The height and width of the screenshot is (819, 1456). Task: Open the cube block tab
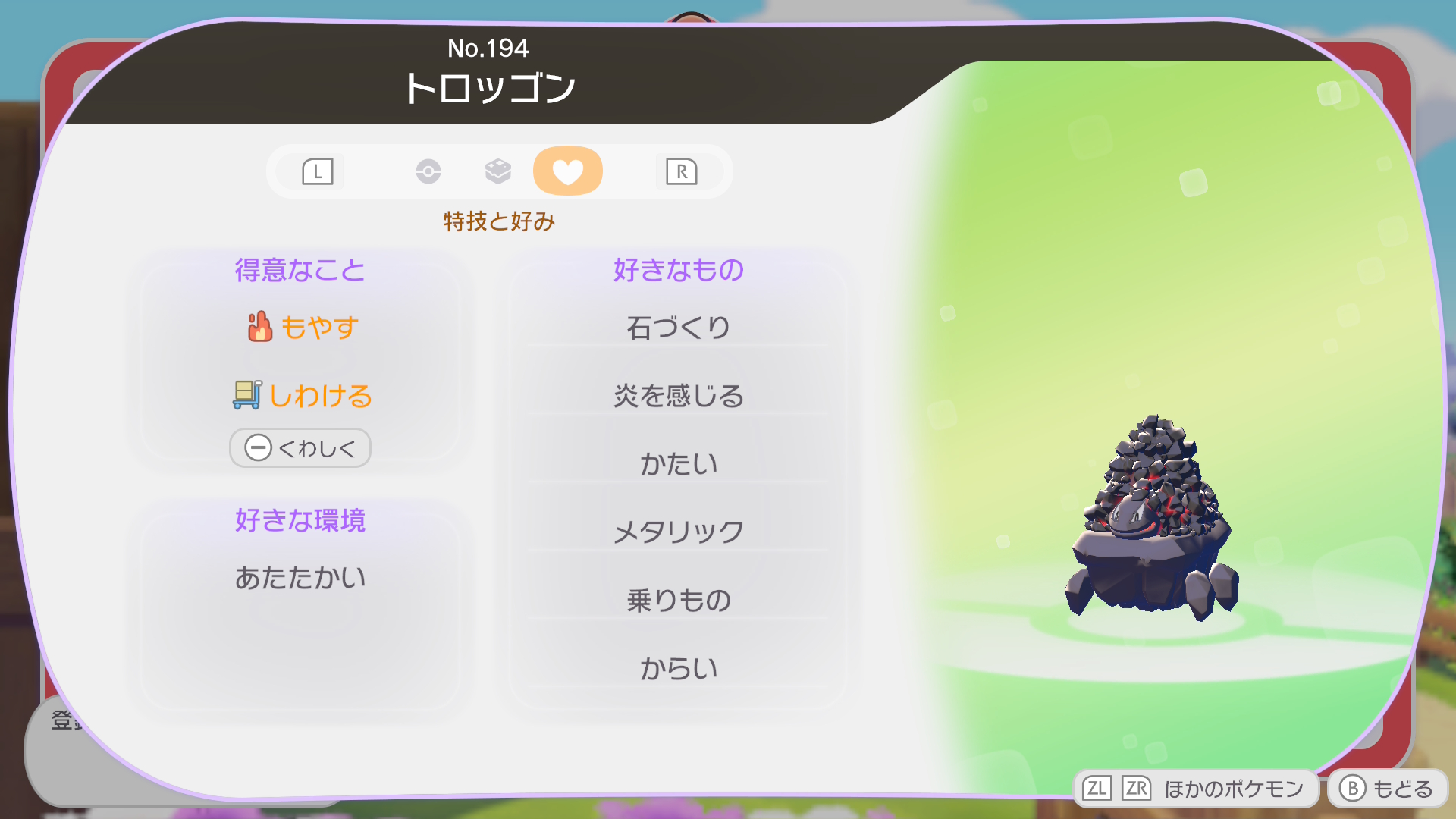[498, 171]
